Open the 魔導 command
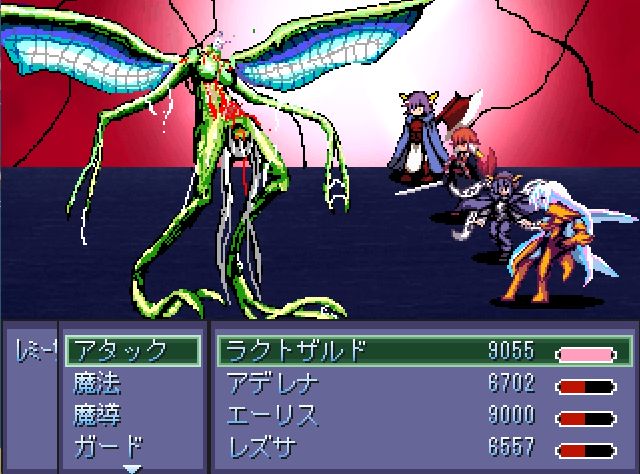The image size is (640, 474). click(x=98, y=414)
